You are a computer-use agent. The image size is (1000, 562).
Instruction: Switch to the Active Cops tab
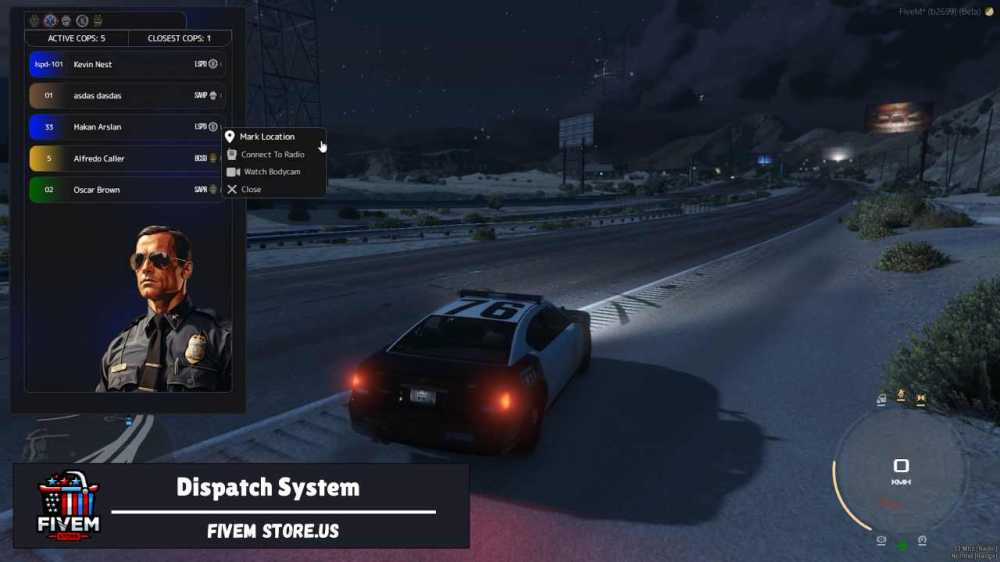(x=76, y=39)
